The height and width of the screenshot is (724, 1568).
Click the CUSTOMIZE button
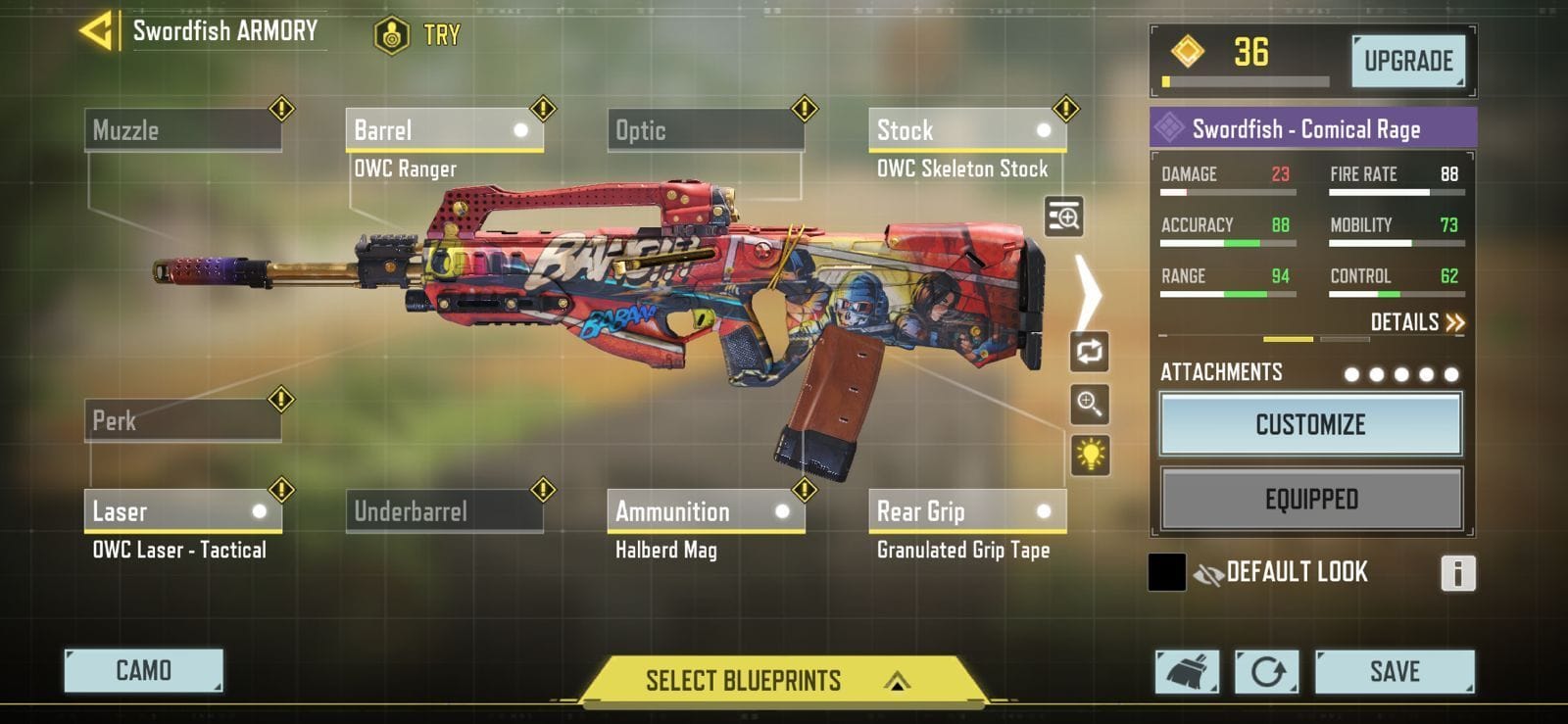pyautogui.click(x=1310, y=424)
